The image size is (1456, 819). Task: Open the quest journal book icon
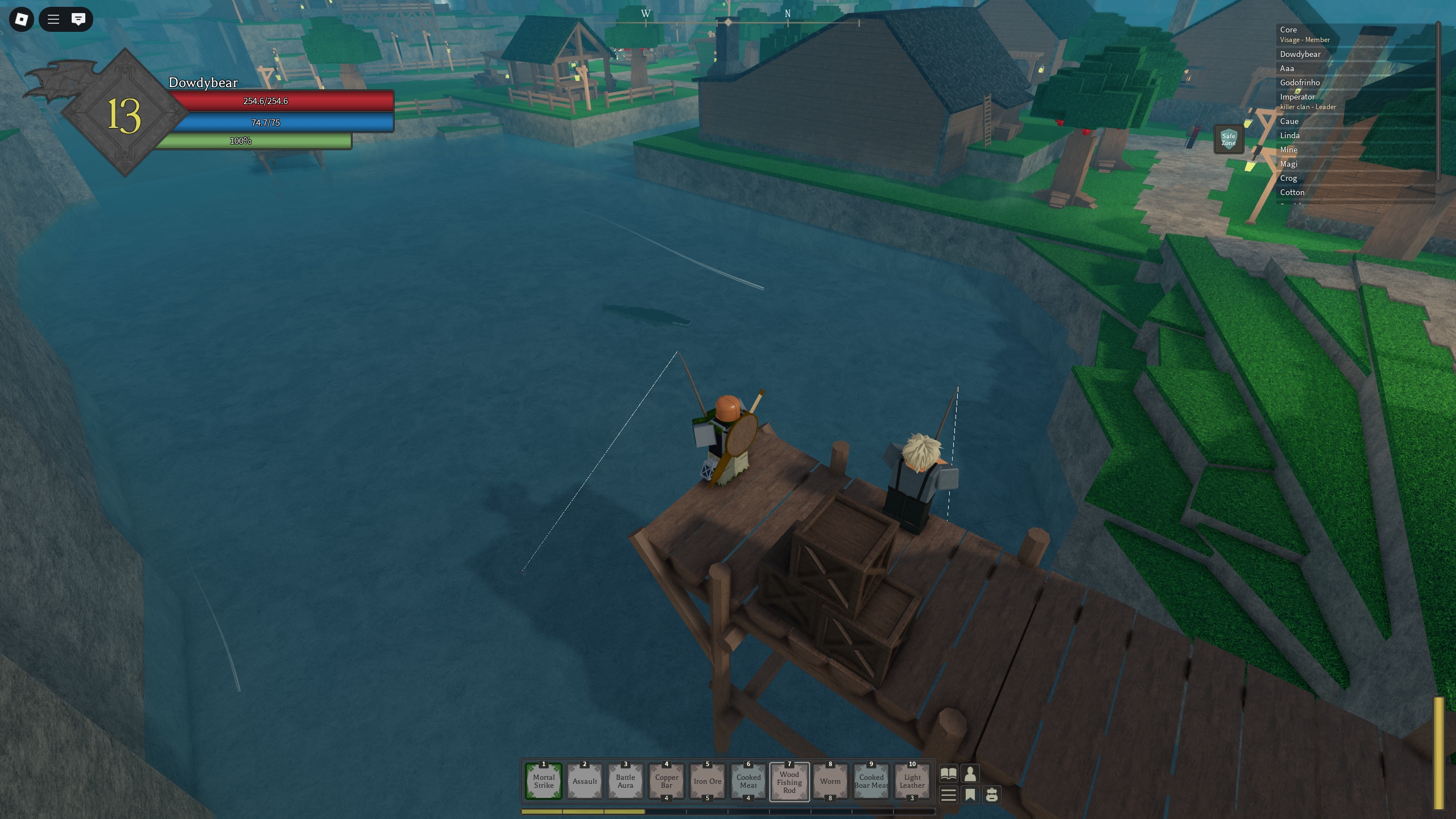coord(949,773)
